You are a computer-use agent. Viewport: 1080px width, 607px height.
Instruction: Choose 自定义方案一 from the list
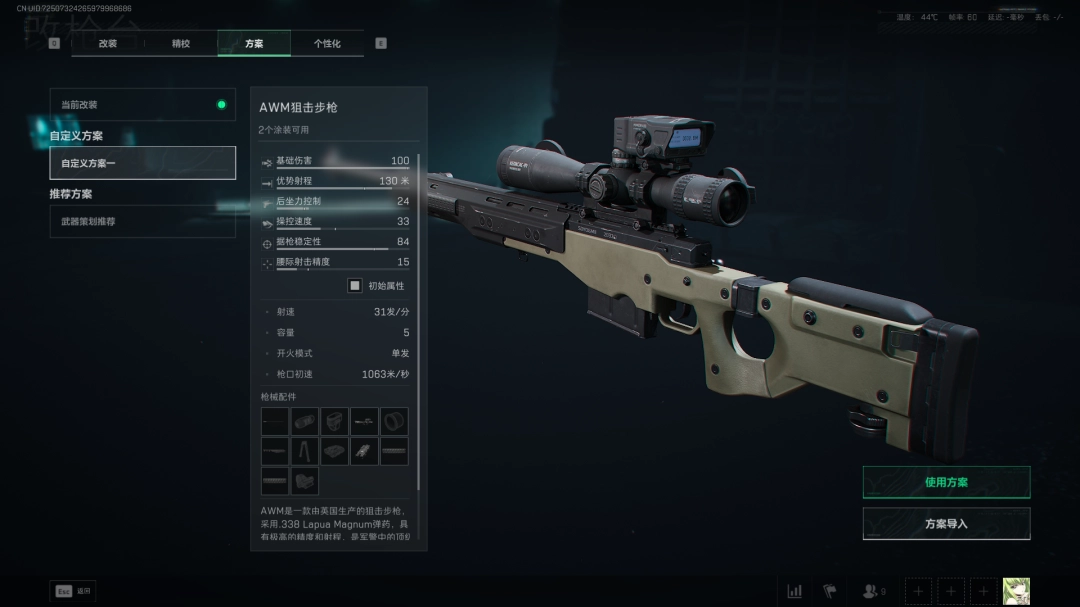click(x=143, y=163)
